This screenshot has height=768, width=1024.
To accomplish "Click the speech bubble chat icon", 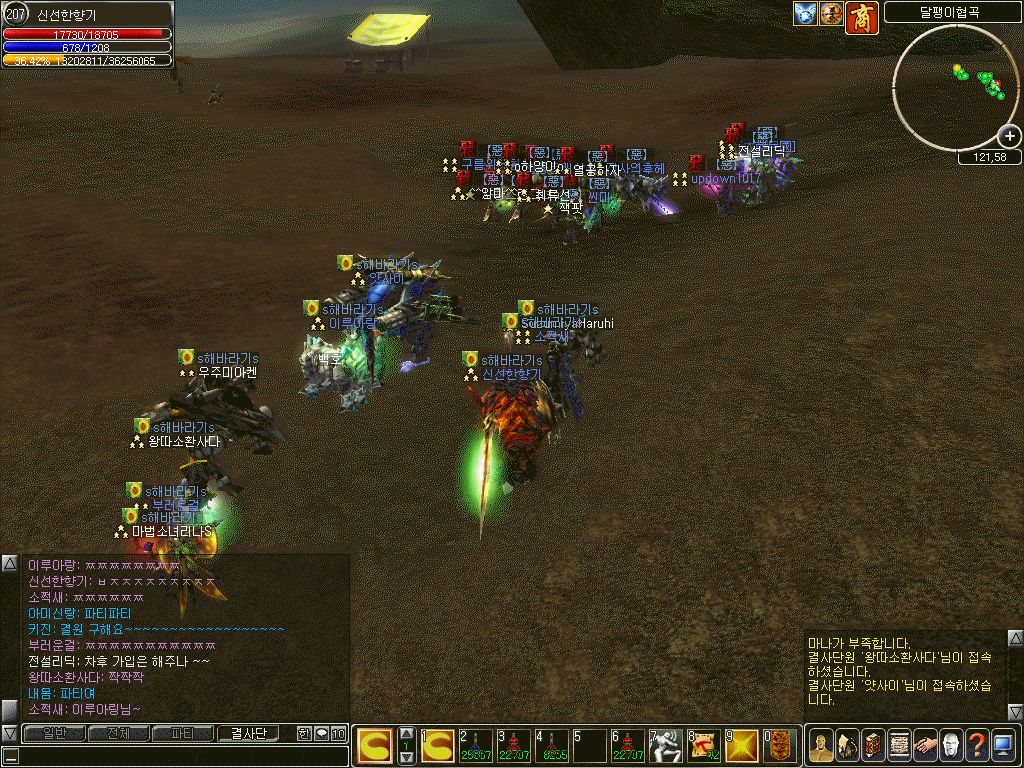I will point(321,733).
